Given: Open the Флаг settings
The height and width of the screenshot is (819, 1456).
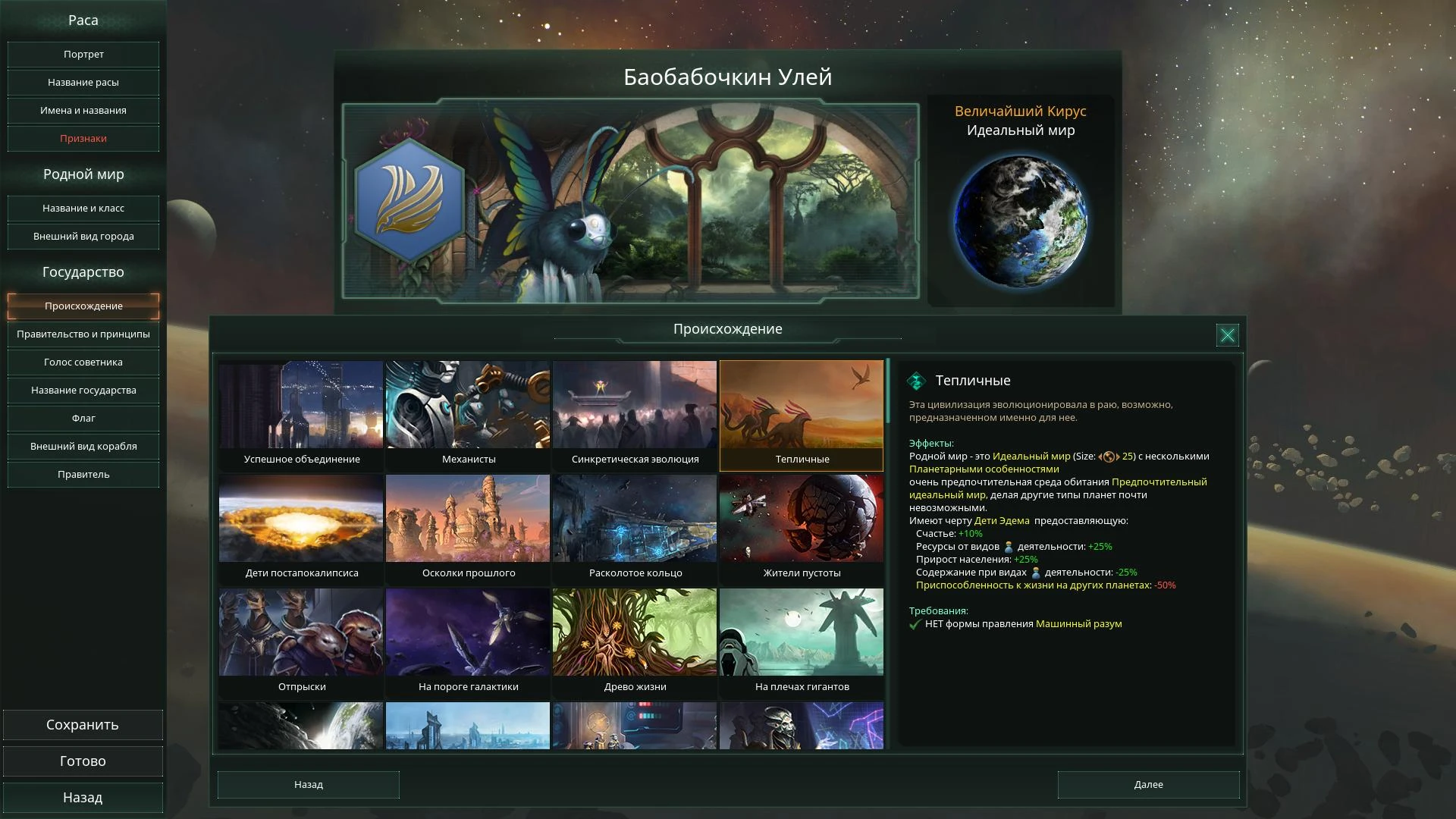Looking at the screenshot, I should [83, 418].
